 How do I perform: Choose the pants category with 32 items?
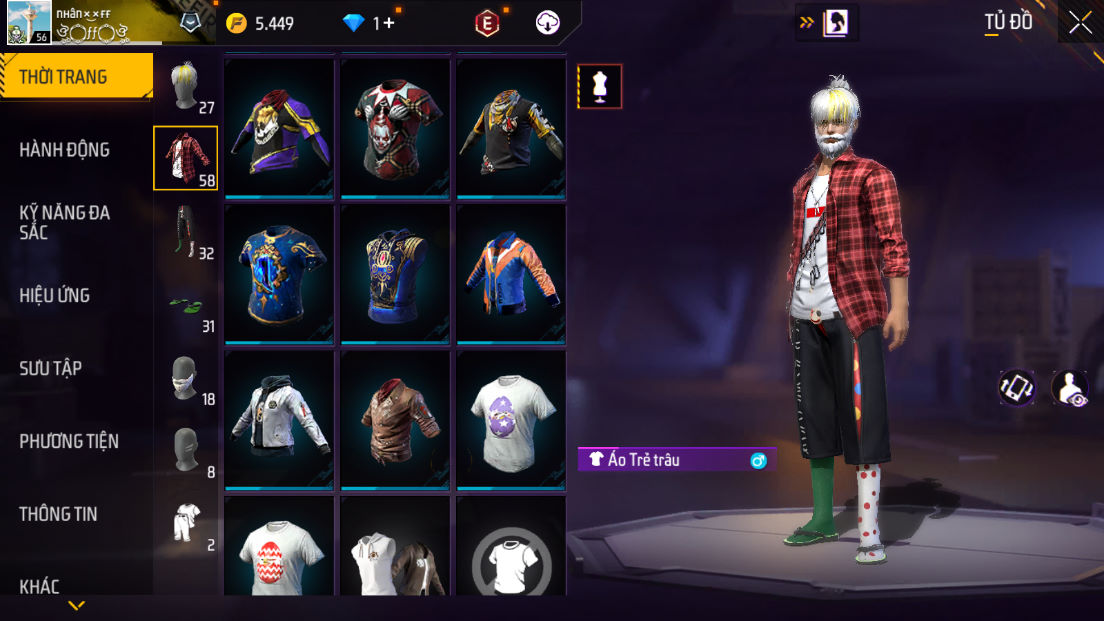[x=186, y=232]
